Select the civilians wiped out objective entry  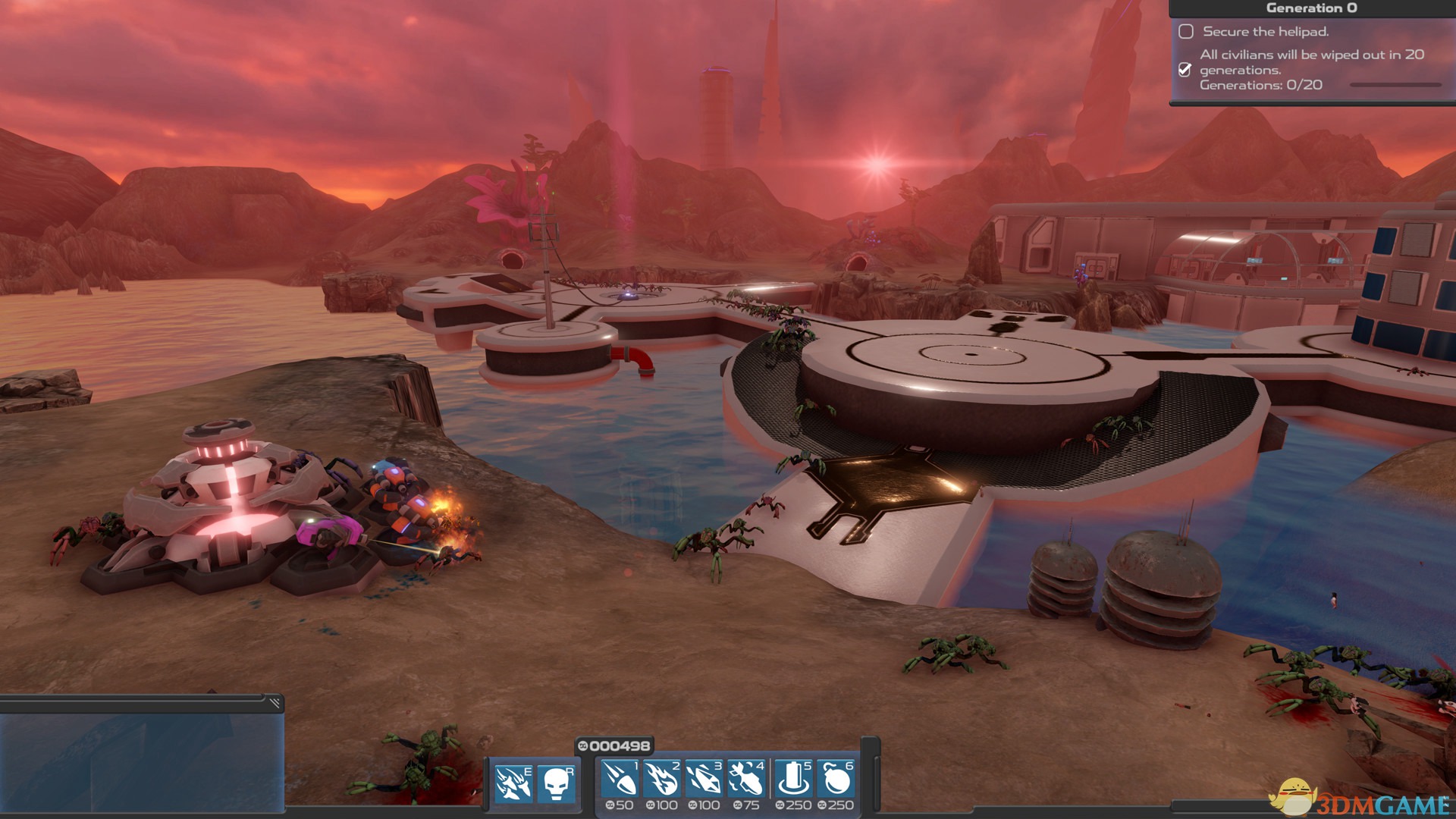(x=1310, y=70)
